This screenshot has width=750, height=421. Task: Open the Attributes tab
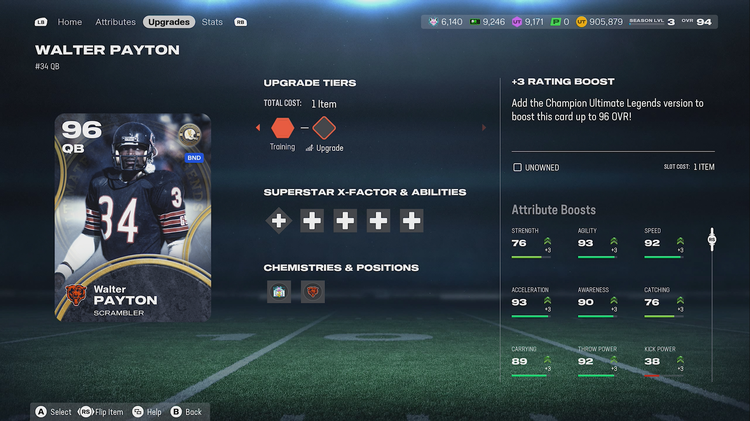[x=115, y=21]
